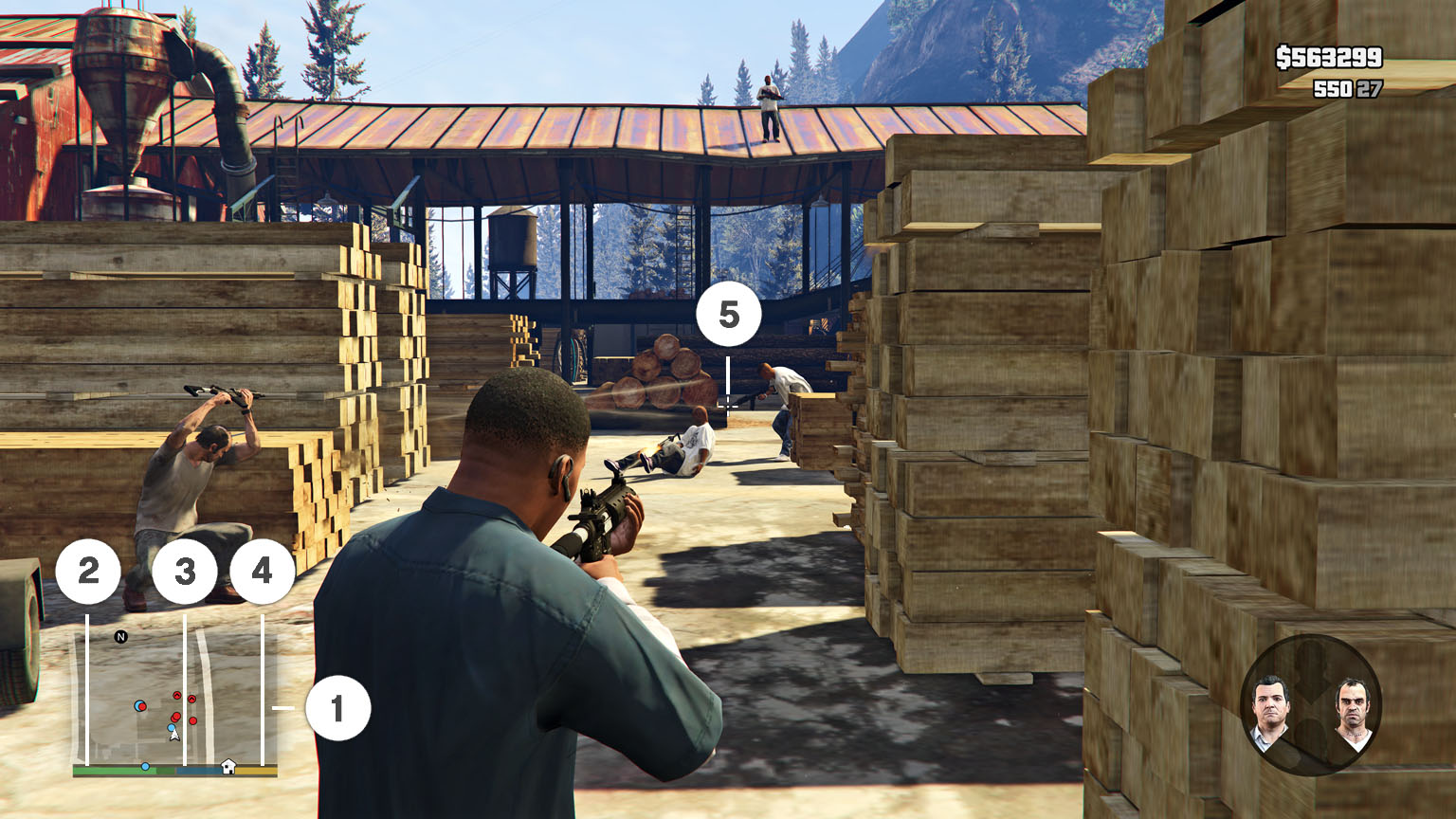
Task: Click the circled number 3 callout
Action: (184, 571)
